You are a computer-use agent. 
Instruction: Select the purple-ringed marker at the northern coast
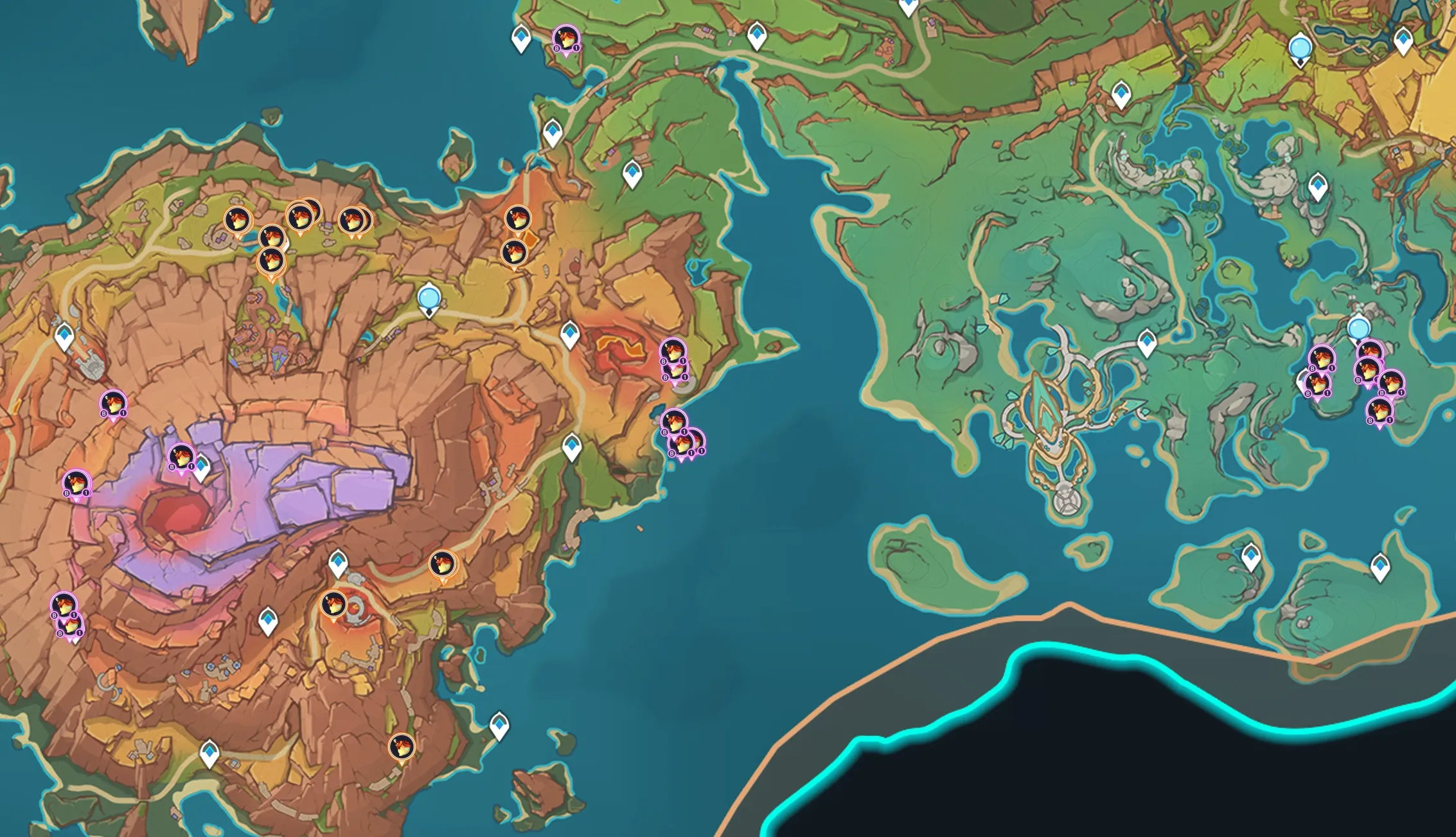coord(565,39)
